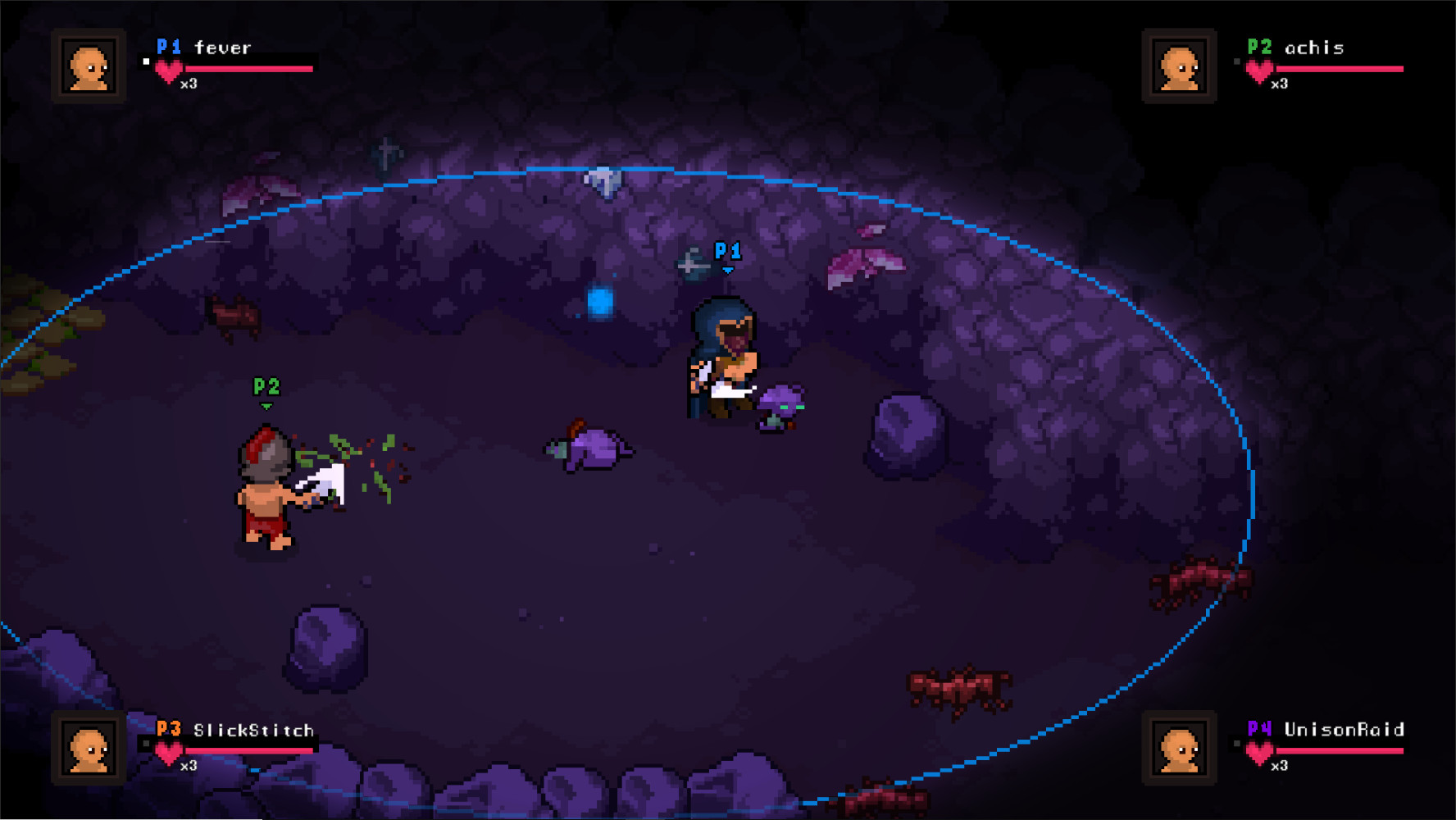Click fever's name label in the HUD
This screenshot has height=820, width=1456.
tap(222, 48)
